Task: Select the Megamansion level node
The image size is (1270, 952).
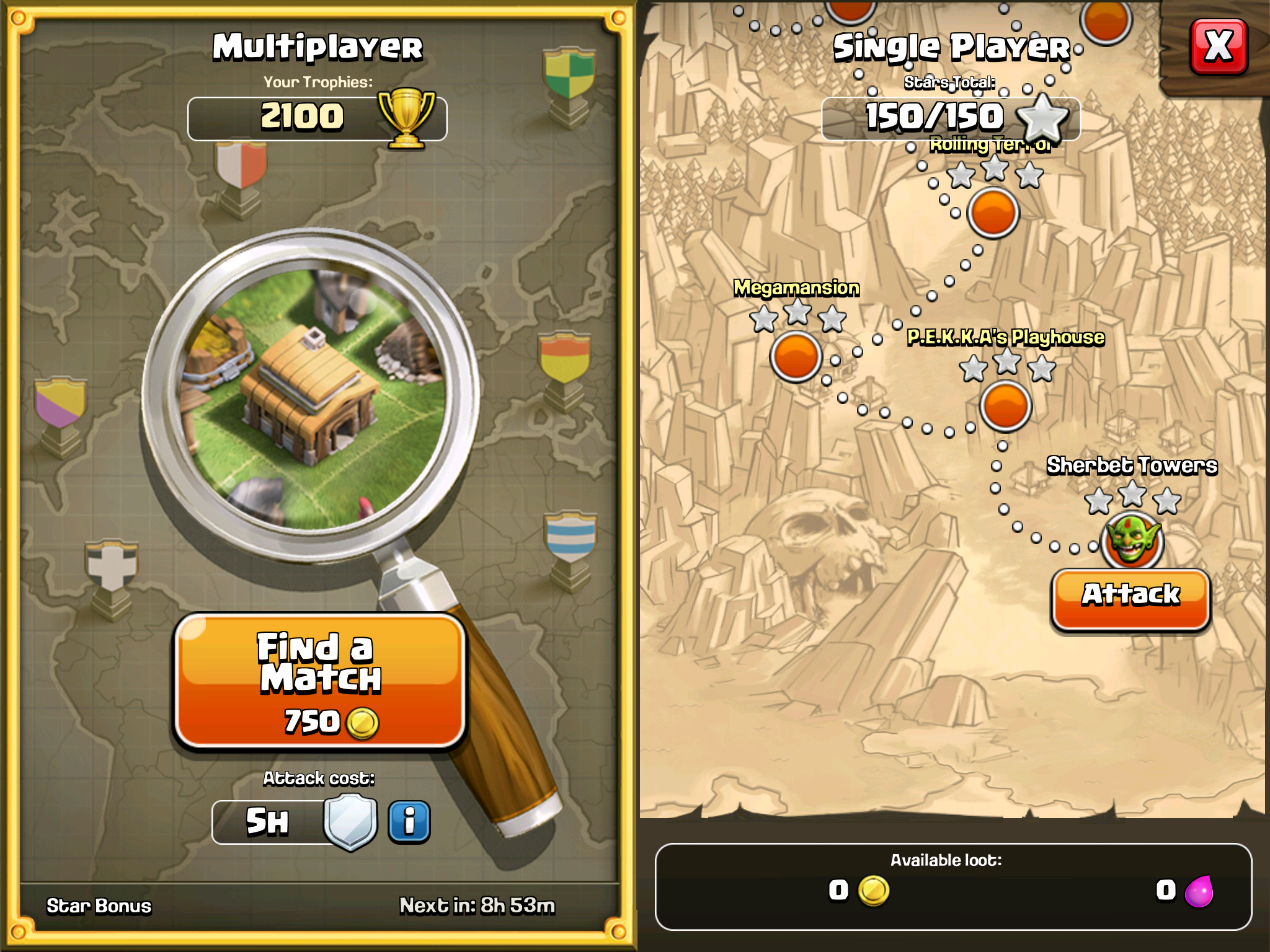Action: click(x=796, y=357)
